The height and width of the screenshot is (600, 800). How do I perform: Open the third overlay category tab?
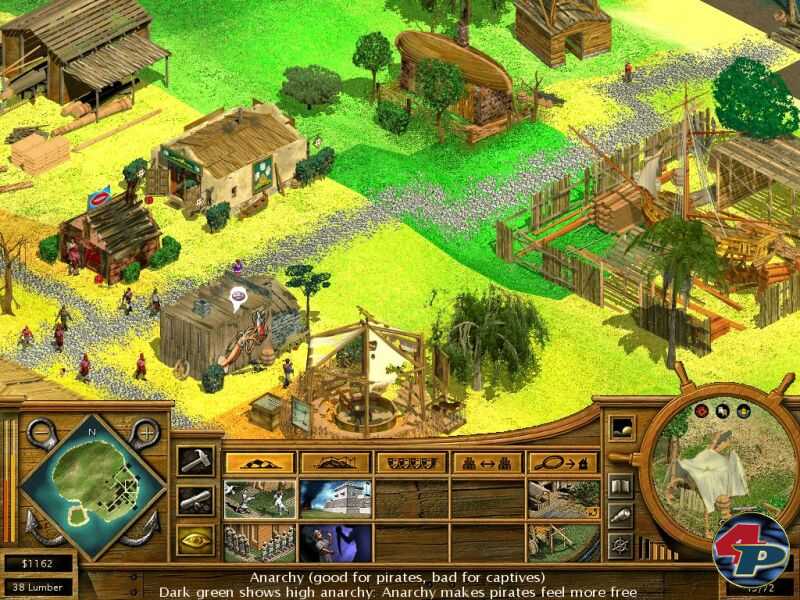[411, 462]
